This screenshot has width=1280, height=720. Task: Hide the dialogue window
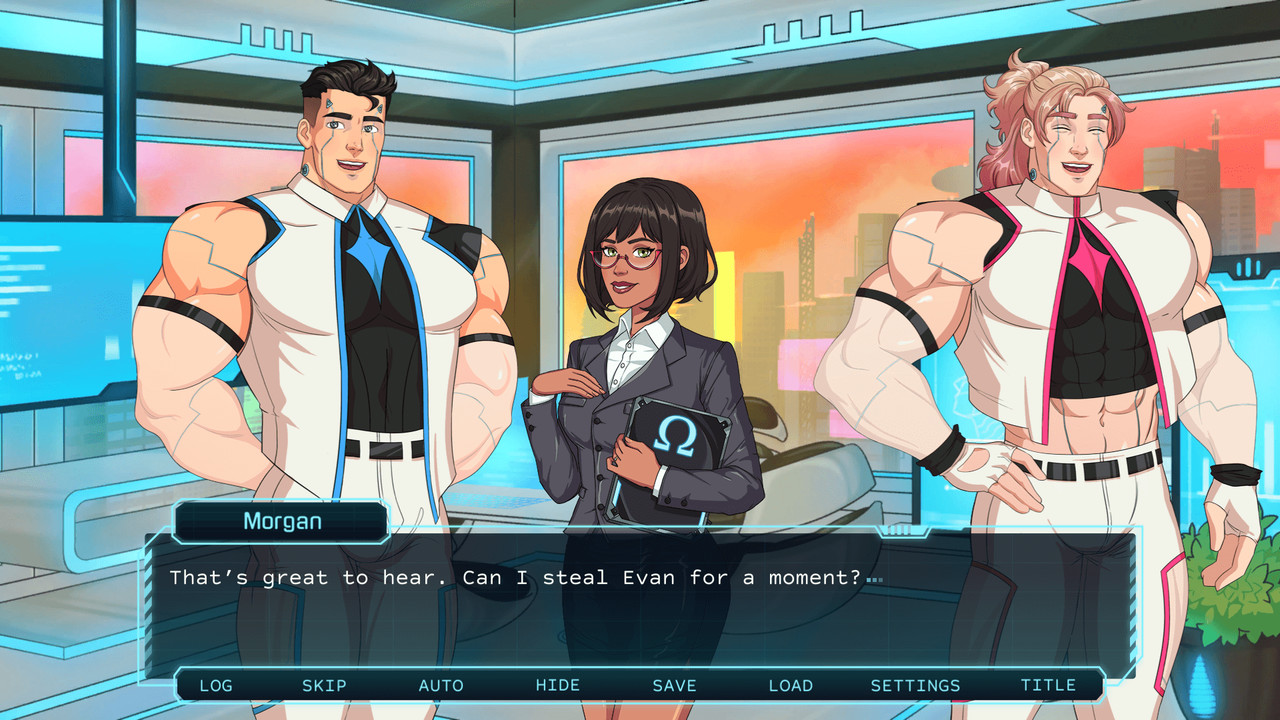pyautogui.click(x=559, y=685)
